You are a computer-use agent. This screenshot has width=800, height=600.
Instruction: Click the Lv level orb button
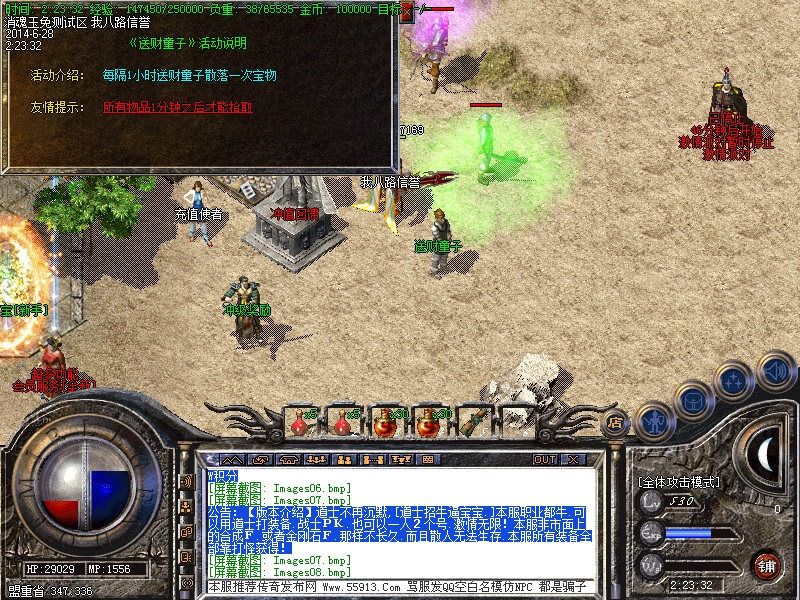[x=651, y=502]
